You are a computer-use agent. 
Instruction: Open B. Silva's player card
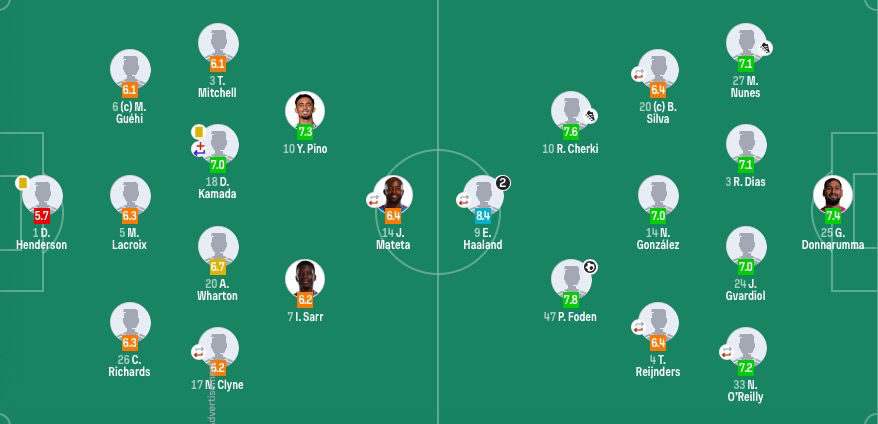click(x=658, y=70)
